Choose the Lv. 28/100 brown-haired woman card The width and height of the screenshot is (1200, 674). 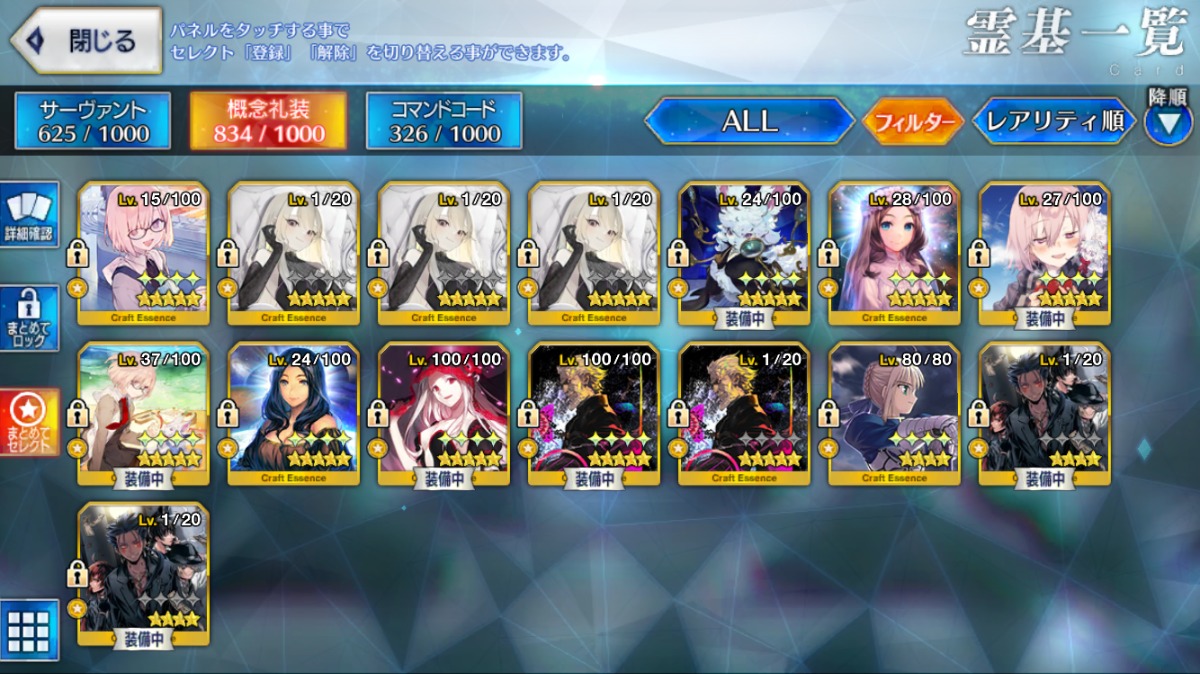click(x=894, y=254)
